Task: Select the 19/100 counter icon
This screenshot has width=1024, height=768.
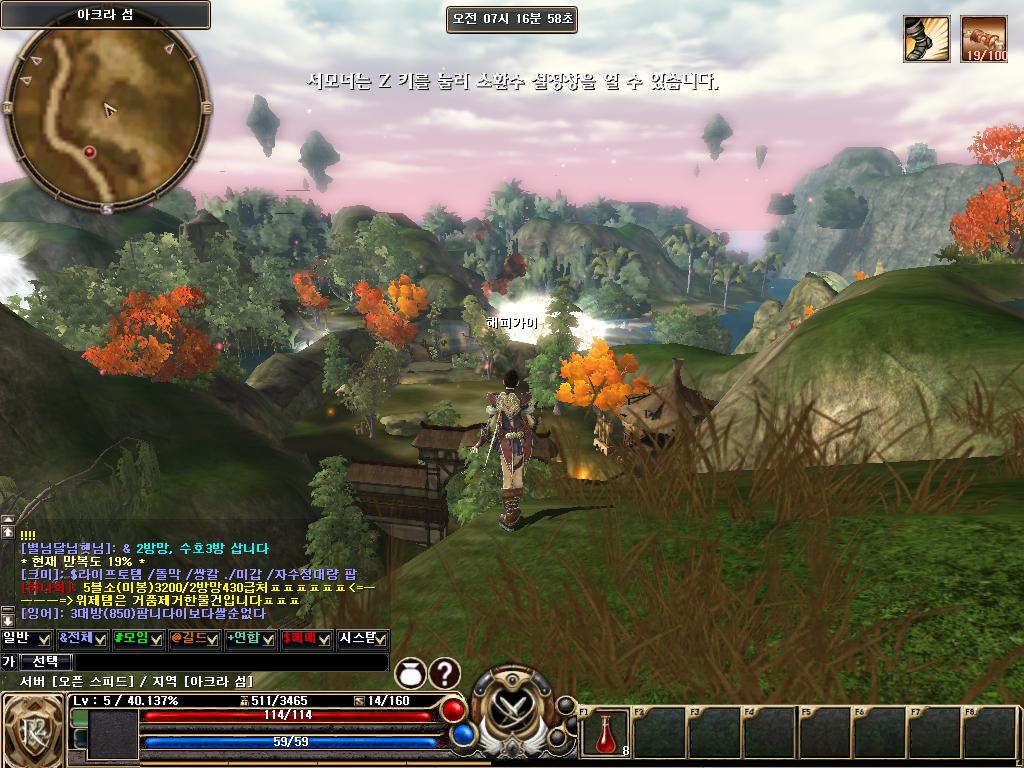Action: pos(984,38)
